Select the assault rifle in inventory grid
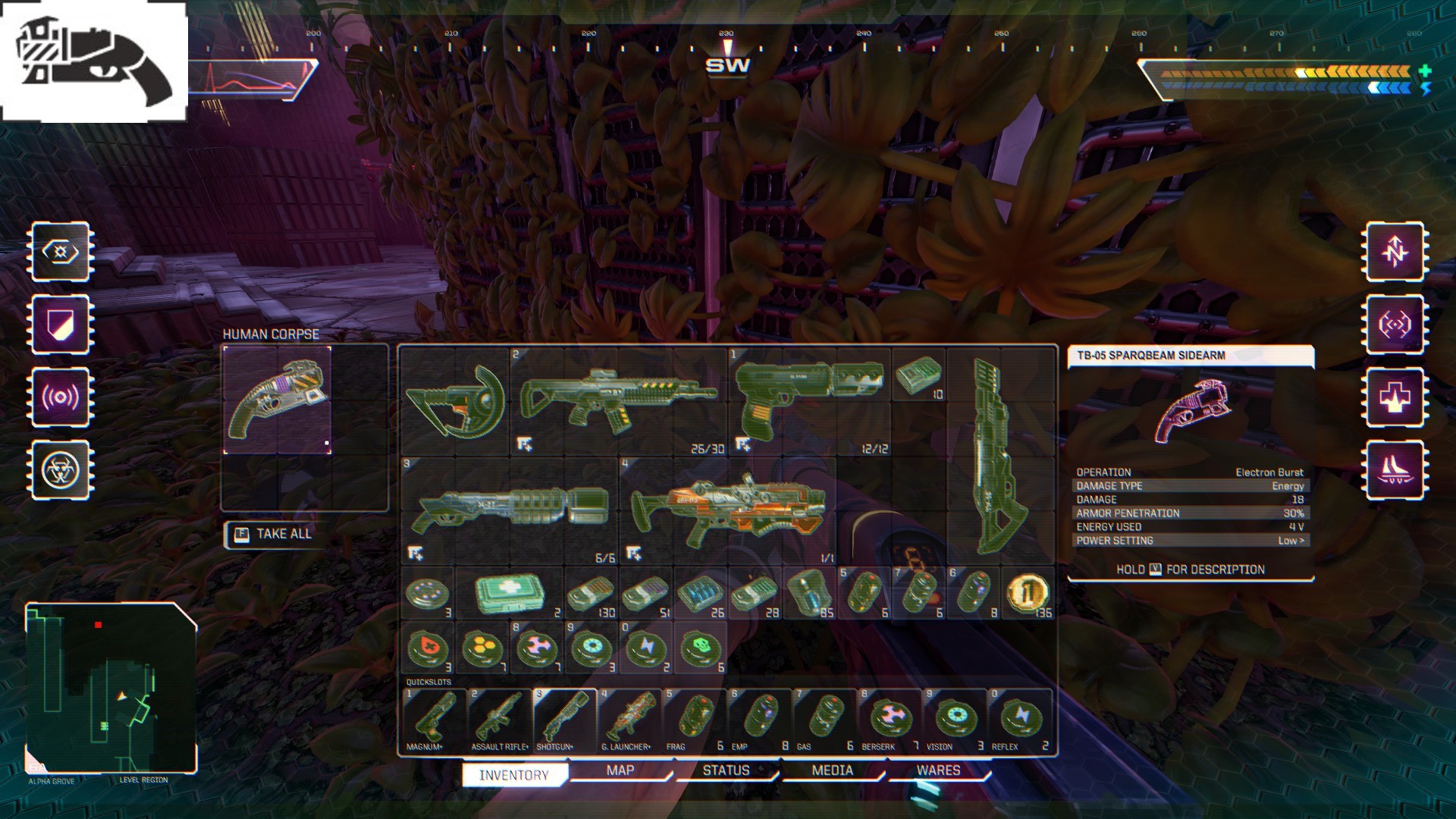 (x=617, y=400)
